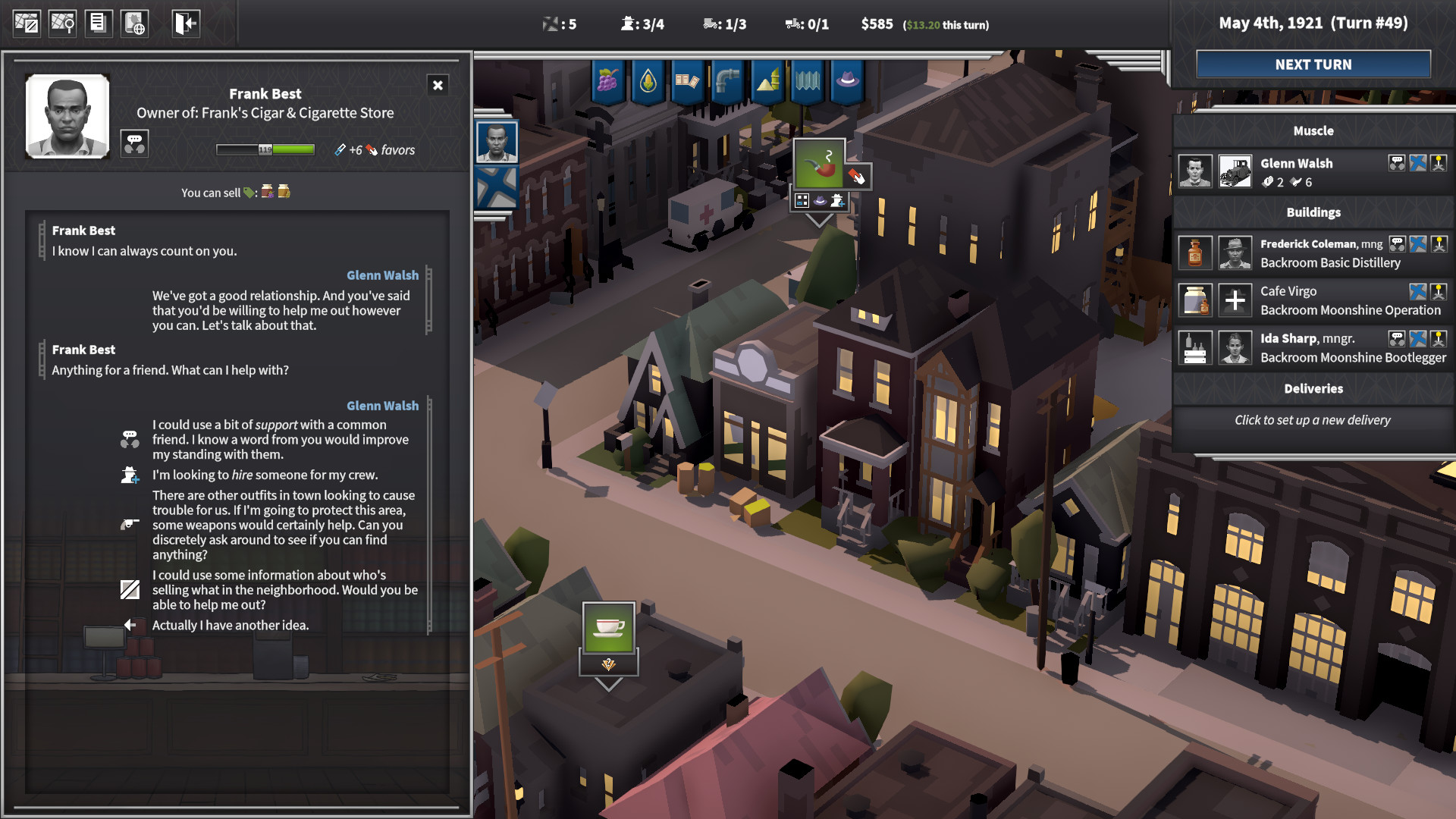Viewport: 1456px width, 819px height.
Task: Open the neighborhood search map tool
Action: coord(63,23)
